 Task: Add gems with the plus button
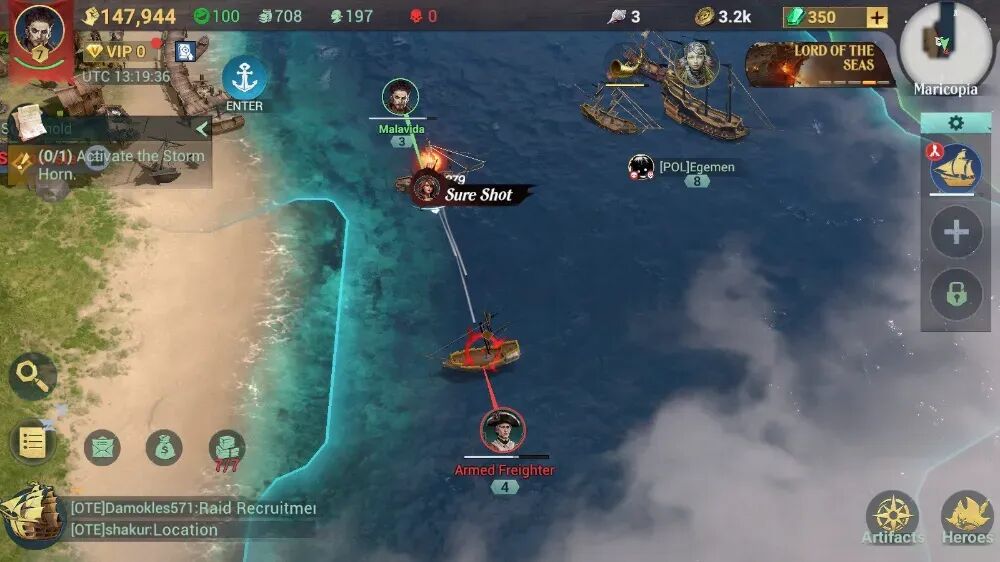(876, 17)
